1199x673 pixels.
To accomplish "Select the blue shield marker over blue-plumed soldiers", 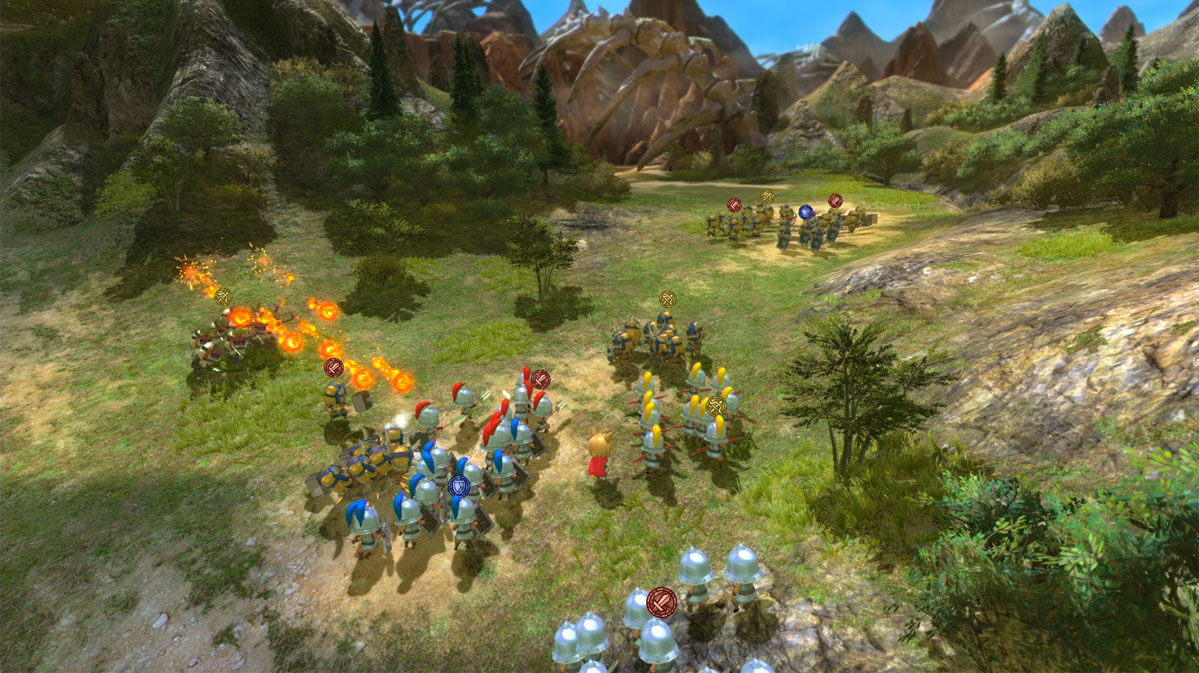I will coord(459,486).
